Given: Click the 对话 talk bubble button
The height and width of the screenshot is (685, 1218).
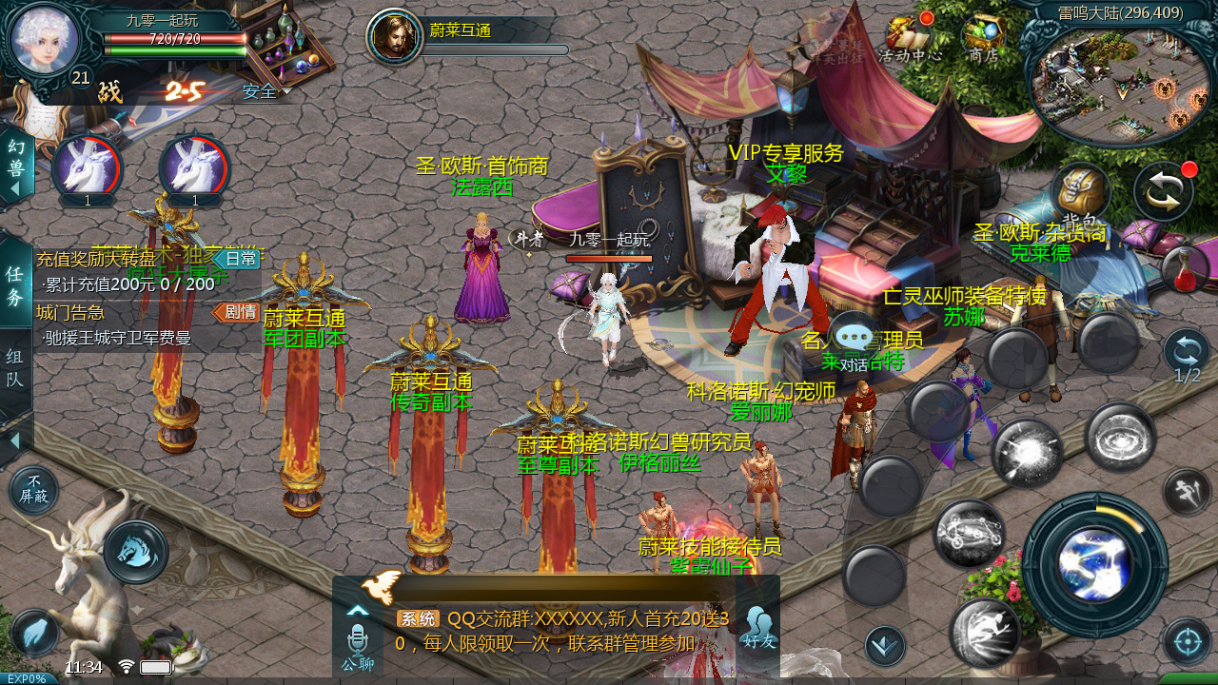Looking at the screenshot, I should (853, 342).
